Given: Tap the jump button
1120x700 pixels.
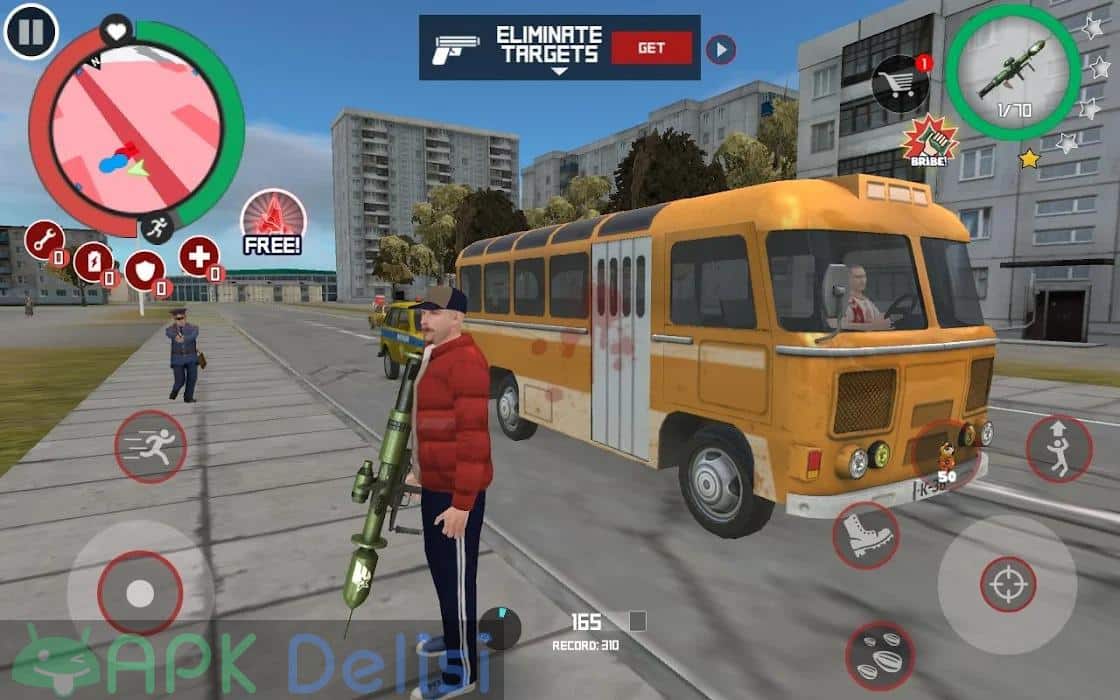Looking at the screenshot, I should [1058, 449].
